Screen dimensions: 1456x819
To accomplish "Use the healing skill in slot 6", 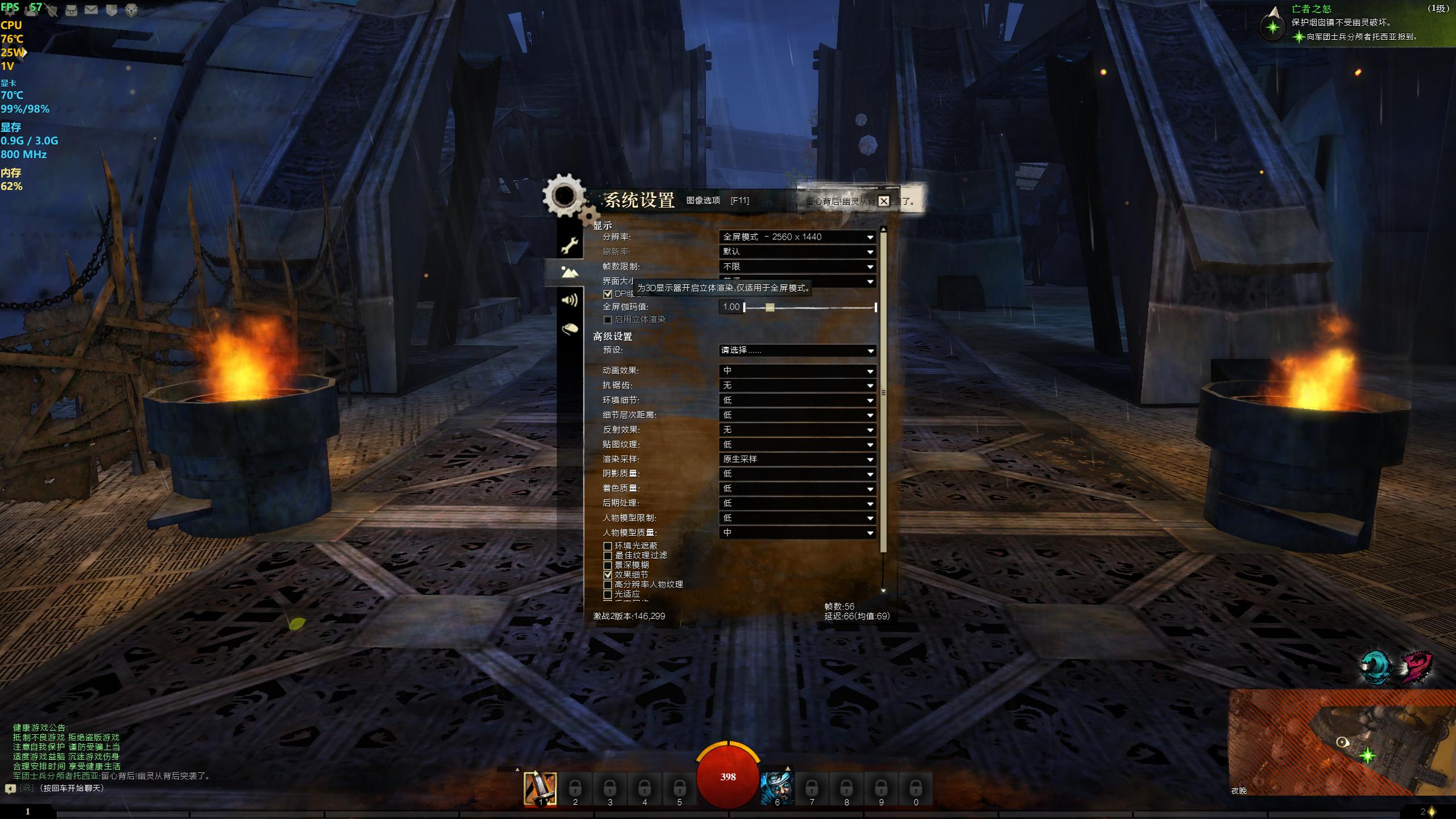I will pos(777,788).
